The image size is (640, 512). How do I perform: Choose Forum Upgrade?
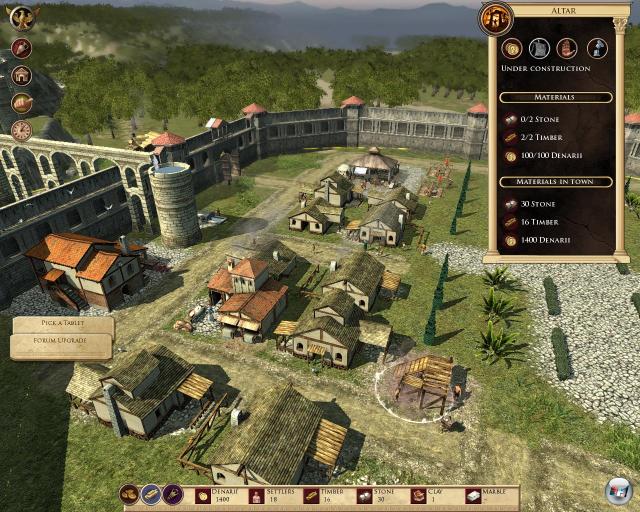(x=62, y=345)
